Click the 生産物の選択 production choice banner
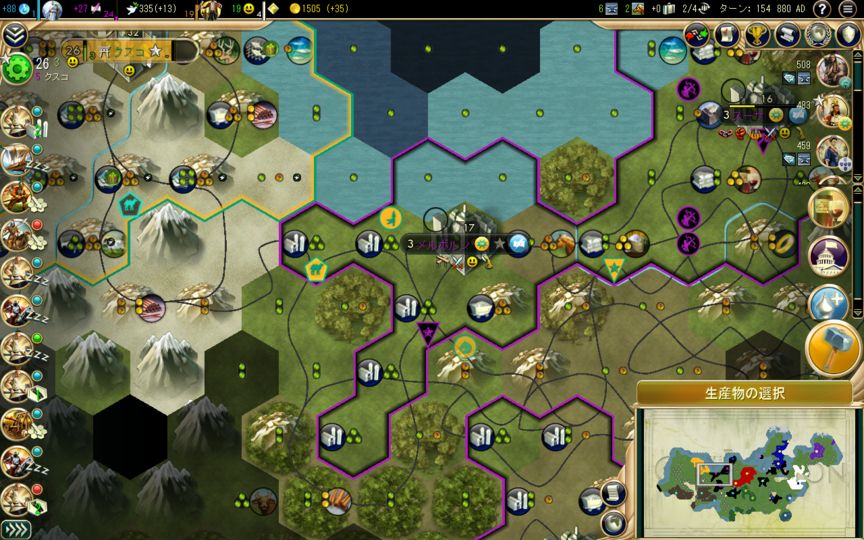 click(744, 392)
